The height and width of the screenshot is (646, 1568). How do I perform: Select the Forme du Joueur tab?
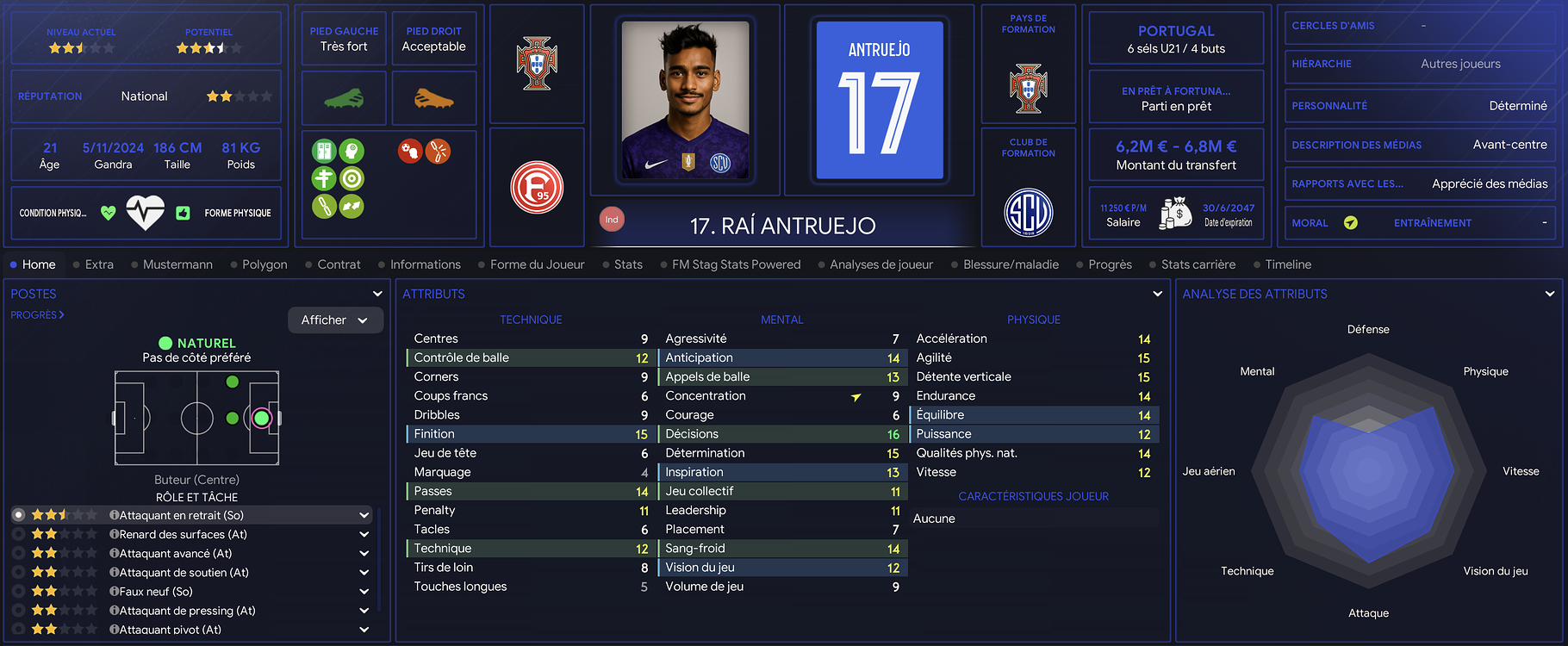point(537,264)
